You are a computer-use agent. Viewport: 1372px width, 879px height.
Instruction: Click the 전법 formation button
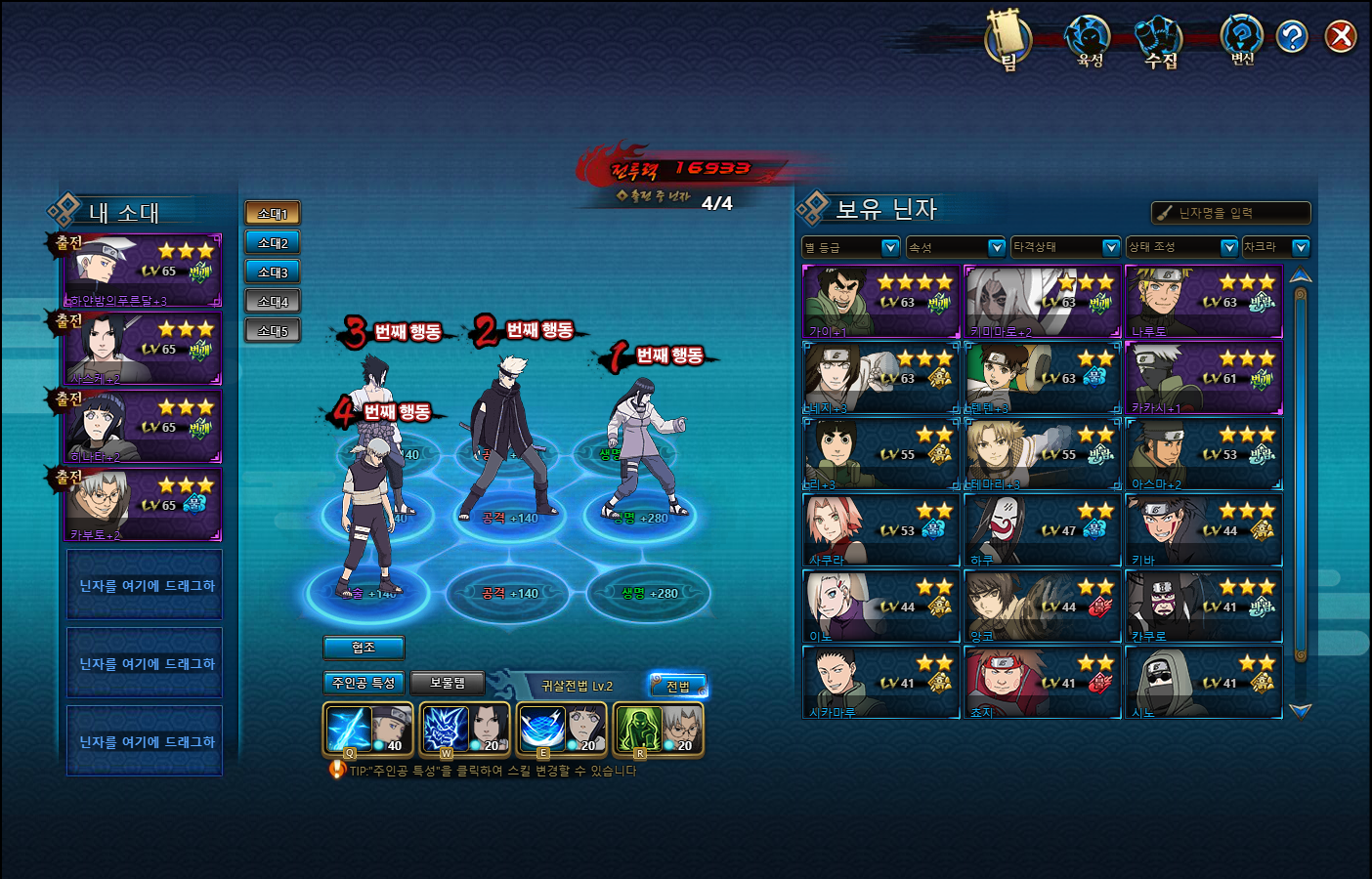677,686
